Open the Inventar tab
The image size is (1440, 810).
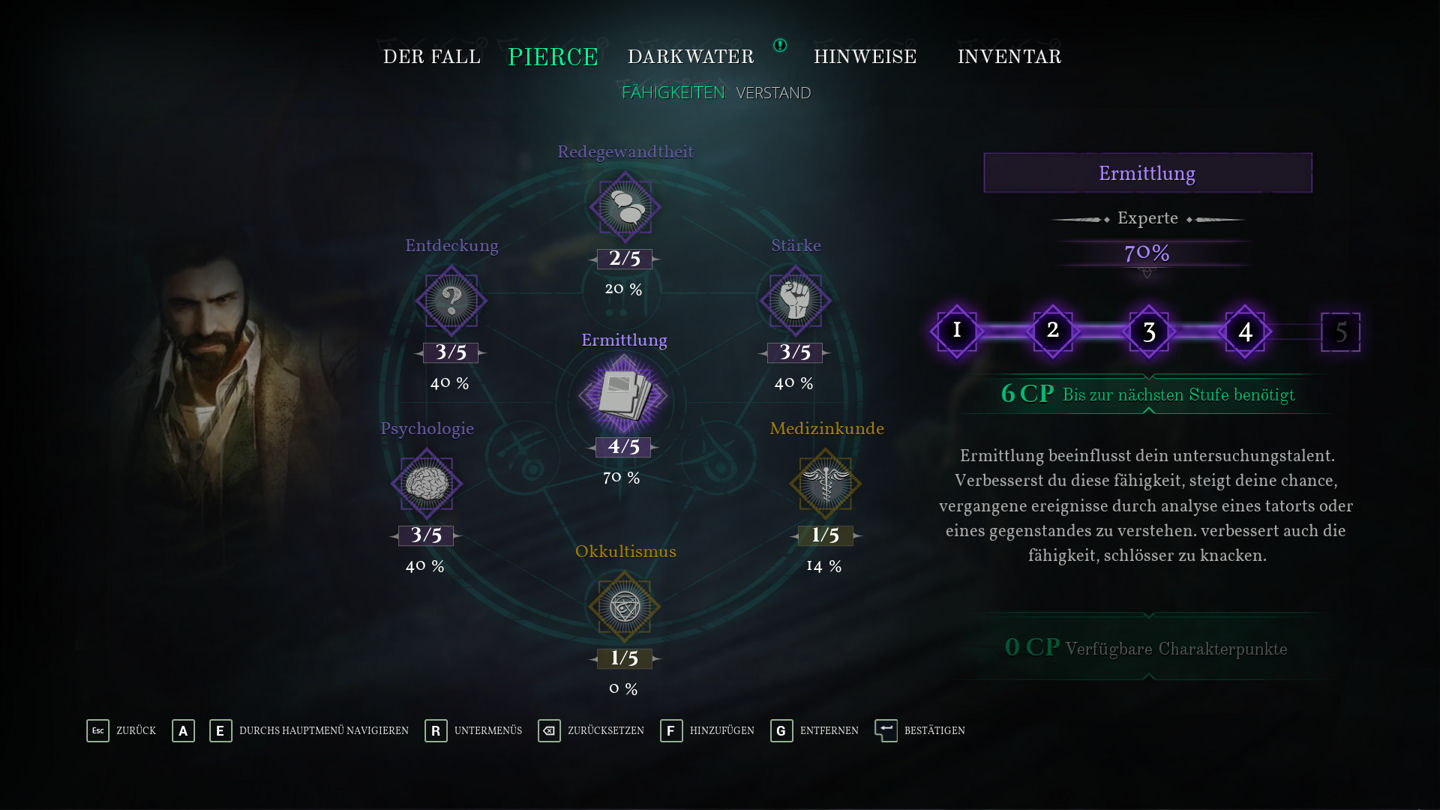(1009, 57)
